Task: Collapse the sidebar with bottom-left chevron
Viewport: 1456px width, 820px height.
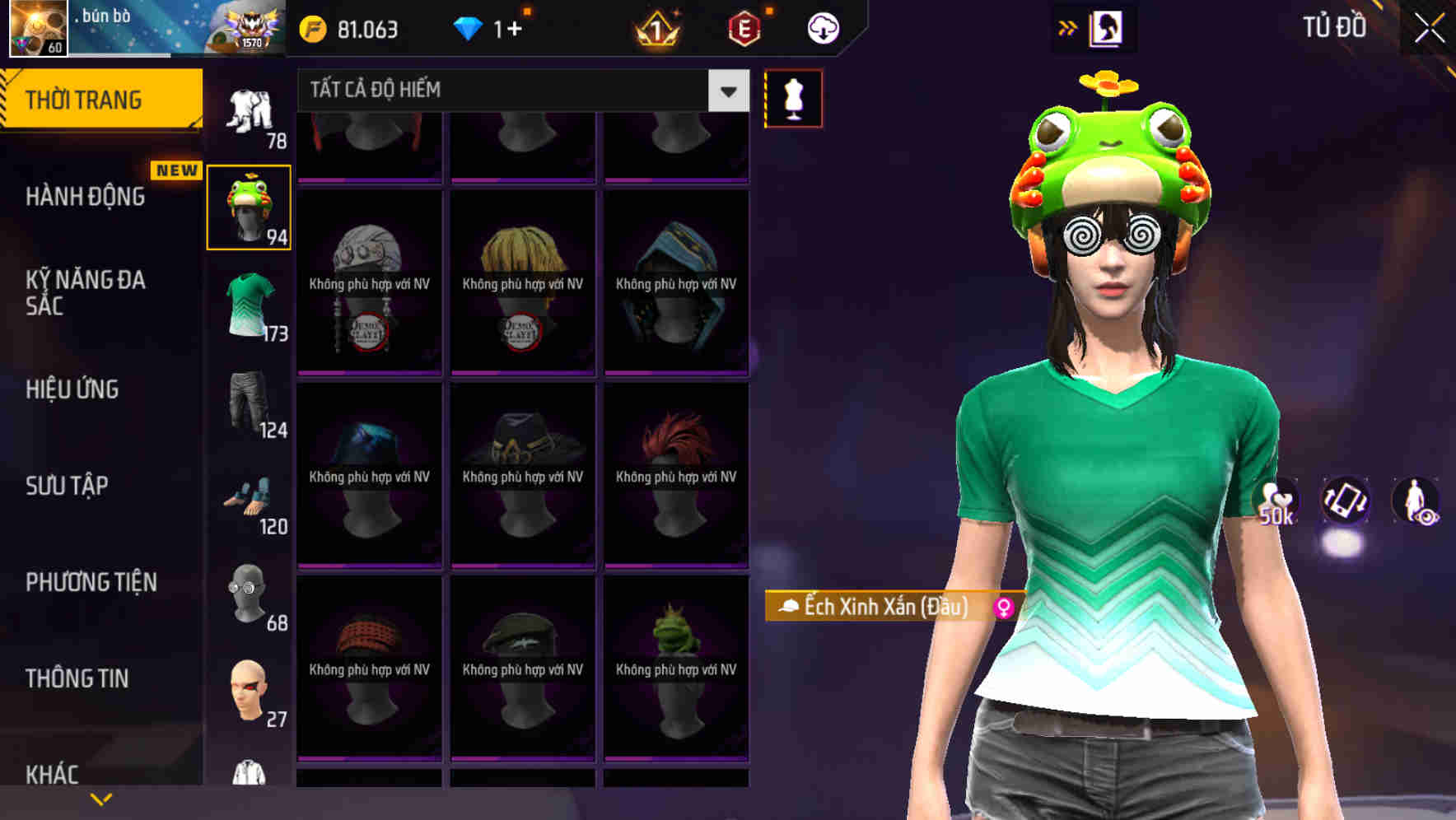Action: (x=100, y=797)
